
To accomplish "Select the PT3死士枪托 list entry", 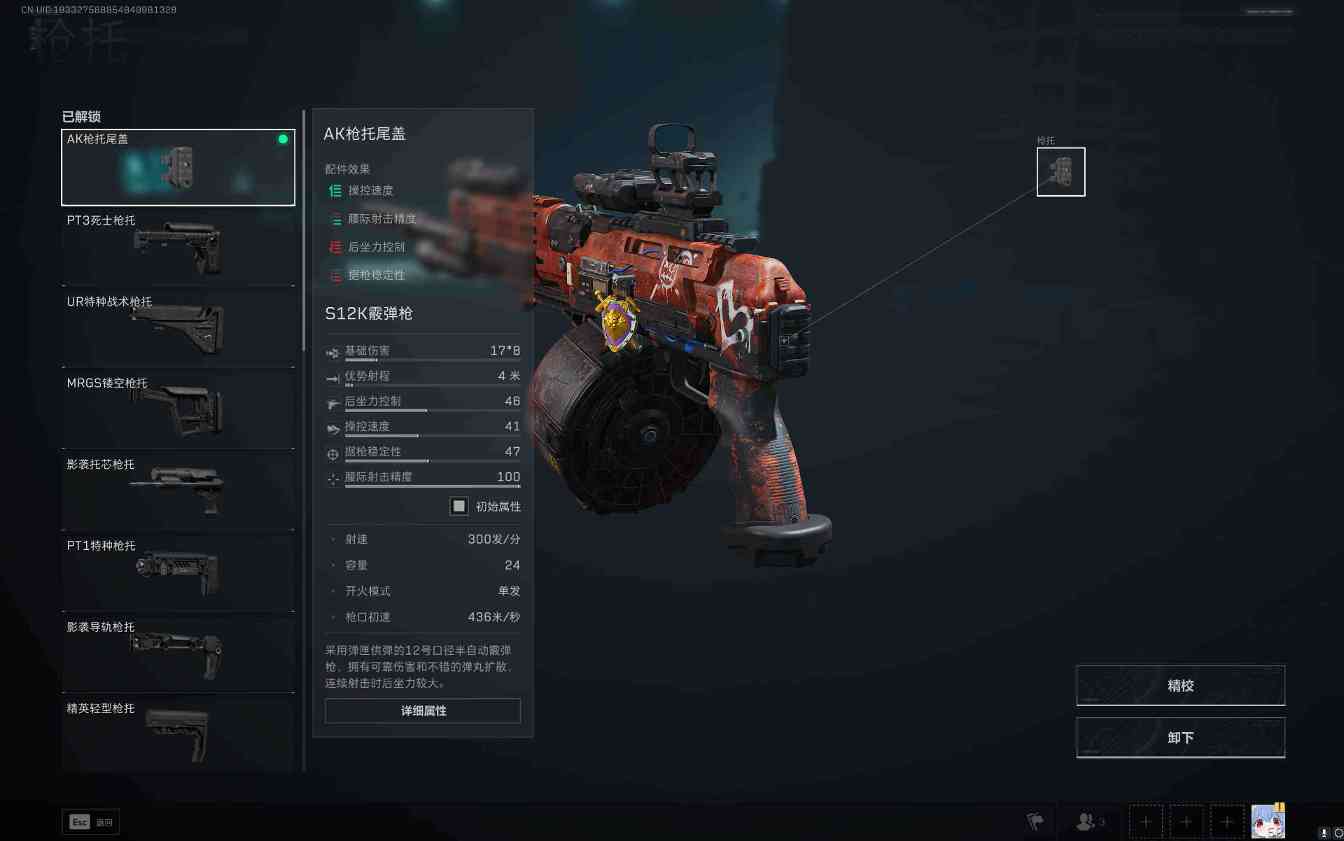I will 178,247.
